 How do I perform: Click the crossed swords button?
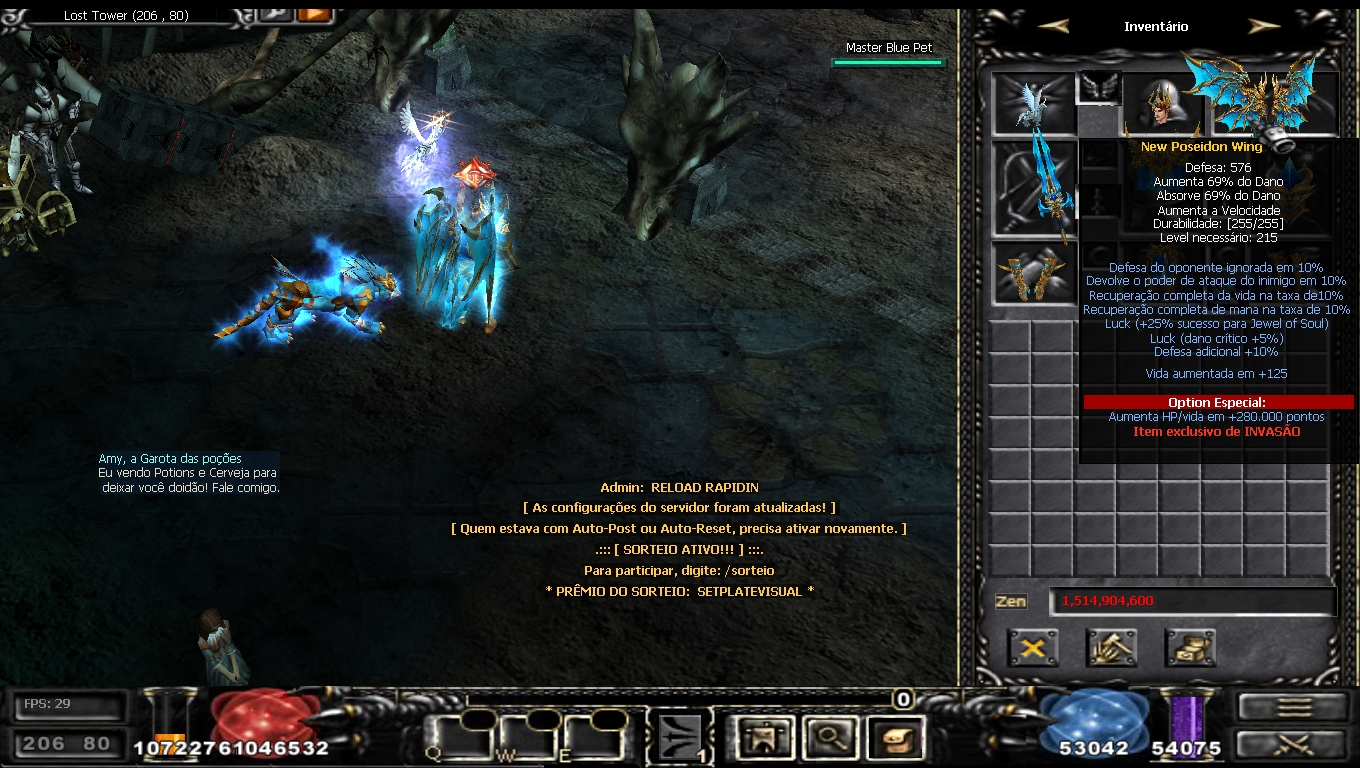coord(1292,745)
